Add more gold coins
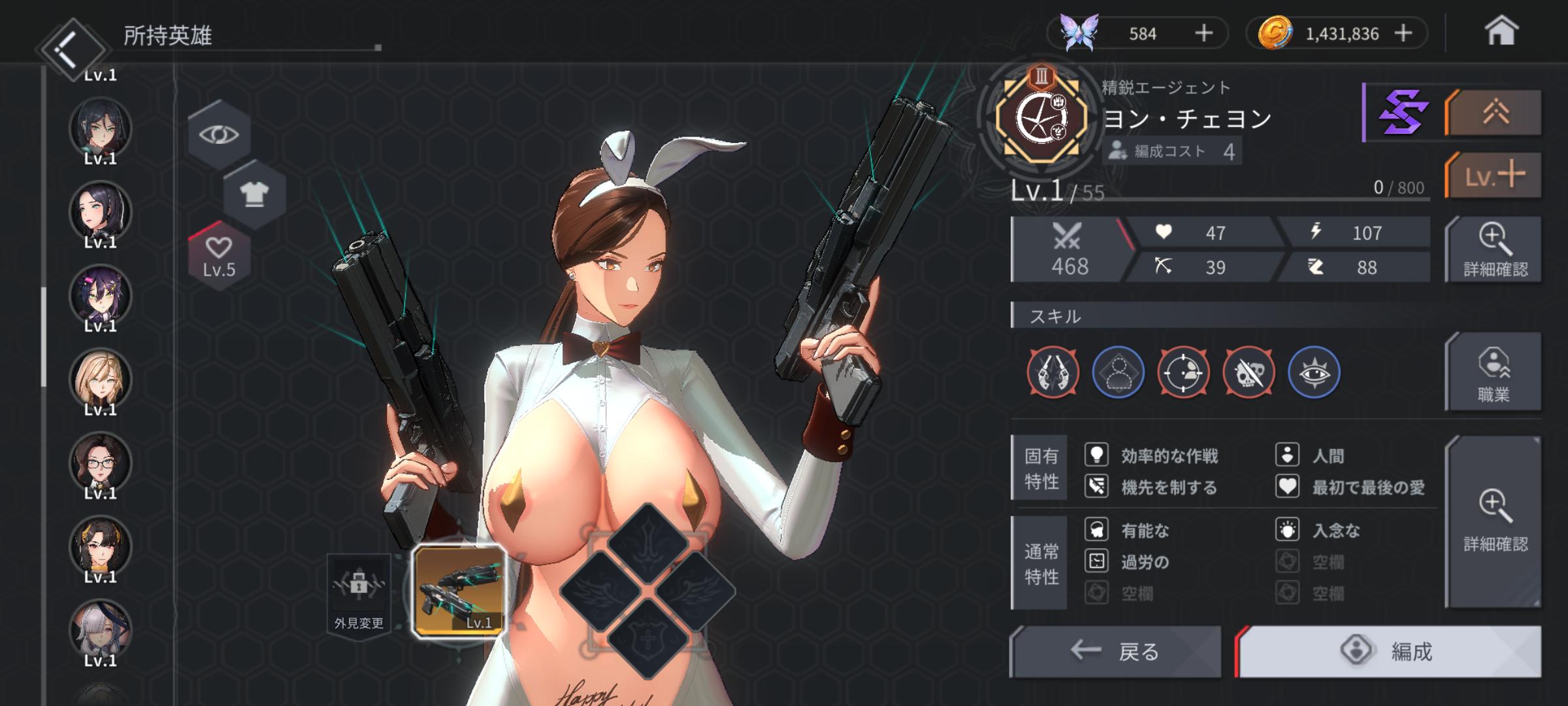Screen dimensions: 1568x706 point(1403,33)
